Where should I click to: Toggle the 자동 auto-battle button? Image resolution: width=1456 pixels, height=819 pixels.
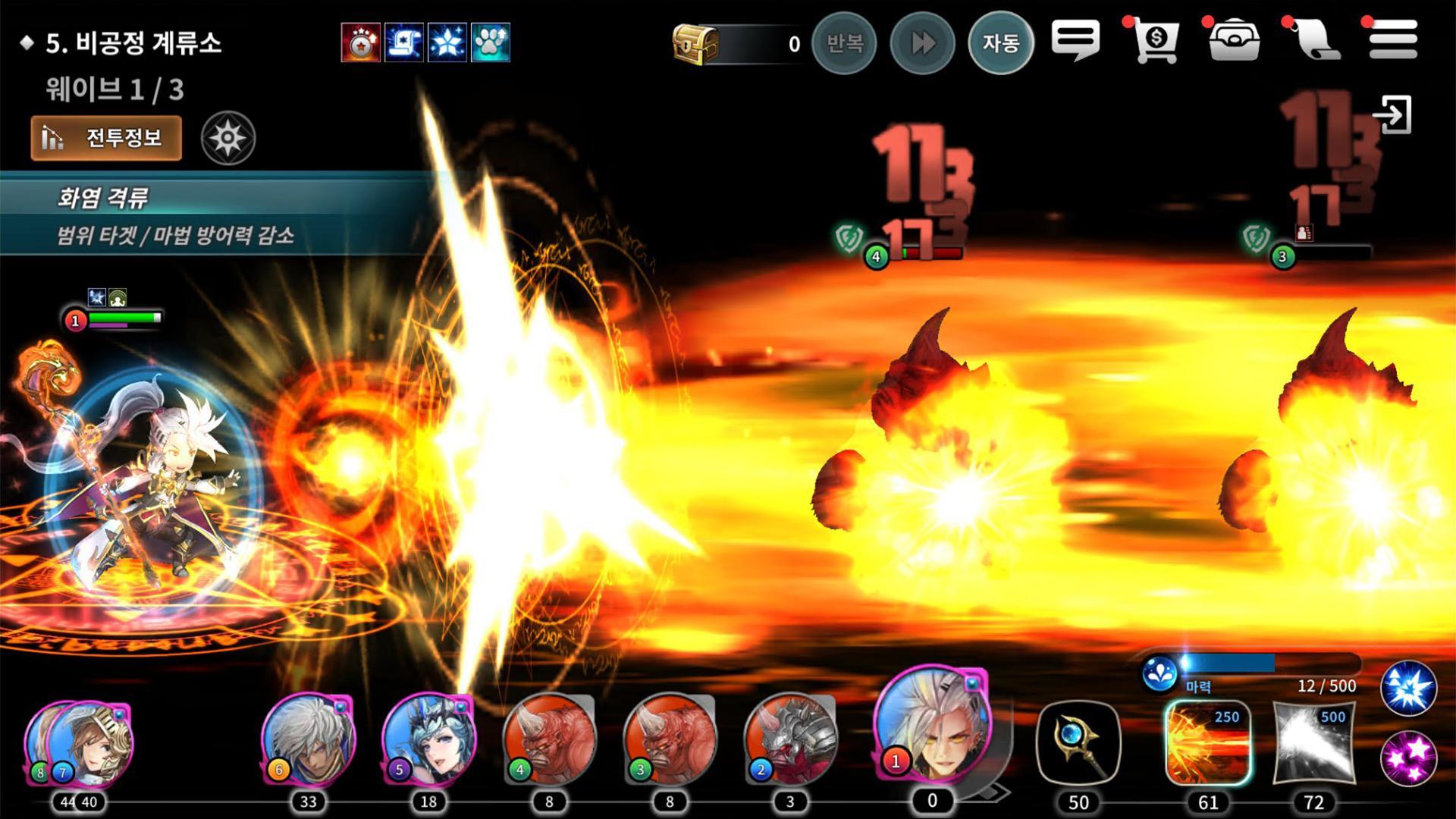[1000, 43]
